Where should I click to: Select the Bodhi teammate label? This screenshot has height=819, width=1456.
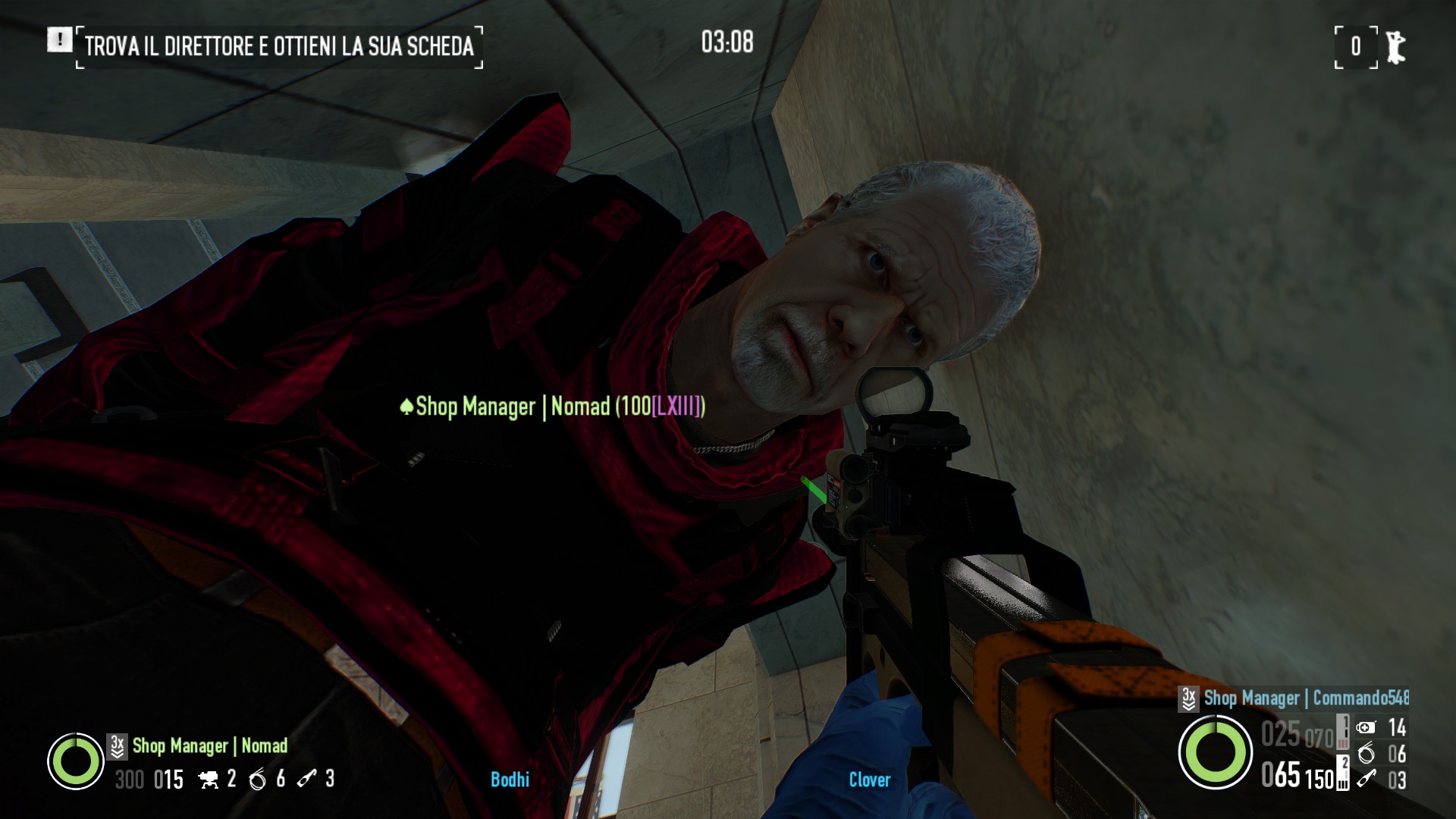coord(510,780)
